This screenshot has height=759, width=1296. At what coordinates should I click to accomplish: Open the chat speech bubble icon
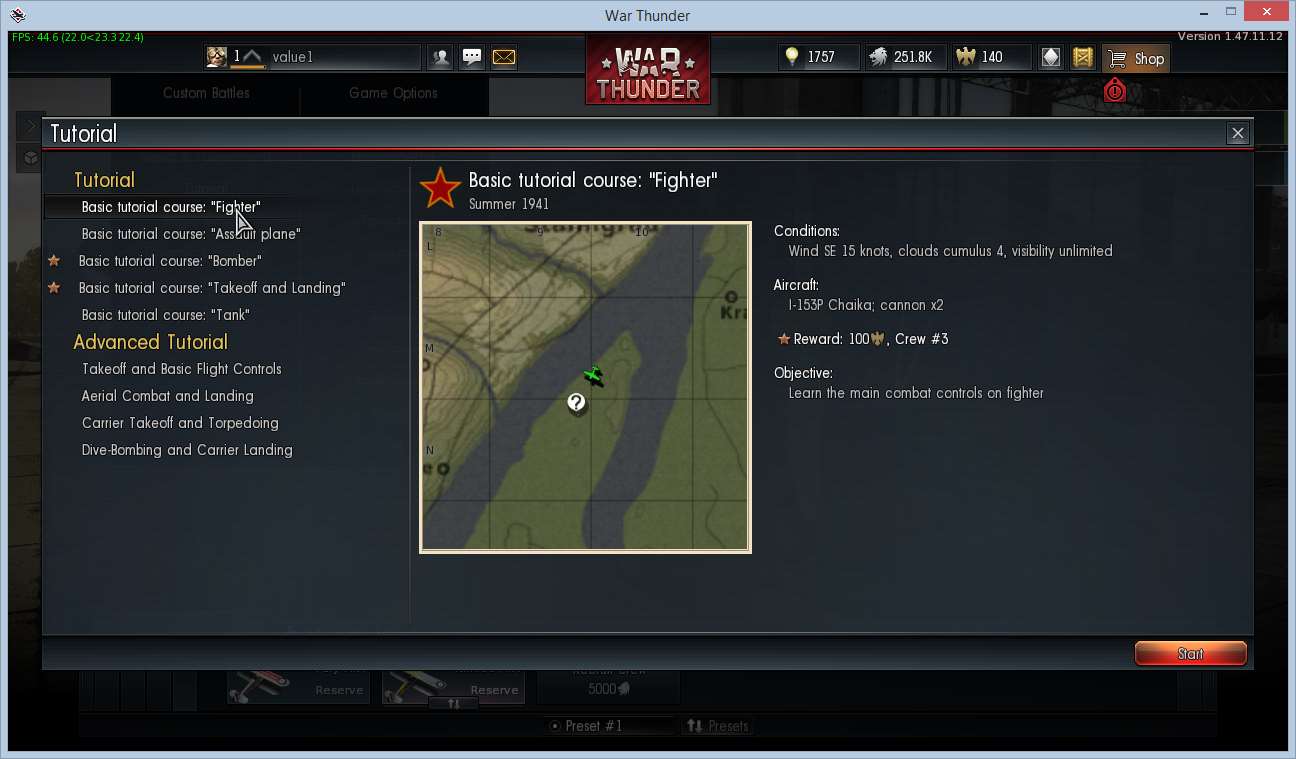pyautogui.click(x=472, y=57)
